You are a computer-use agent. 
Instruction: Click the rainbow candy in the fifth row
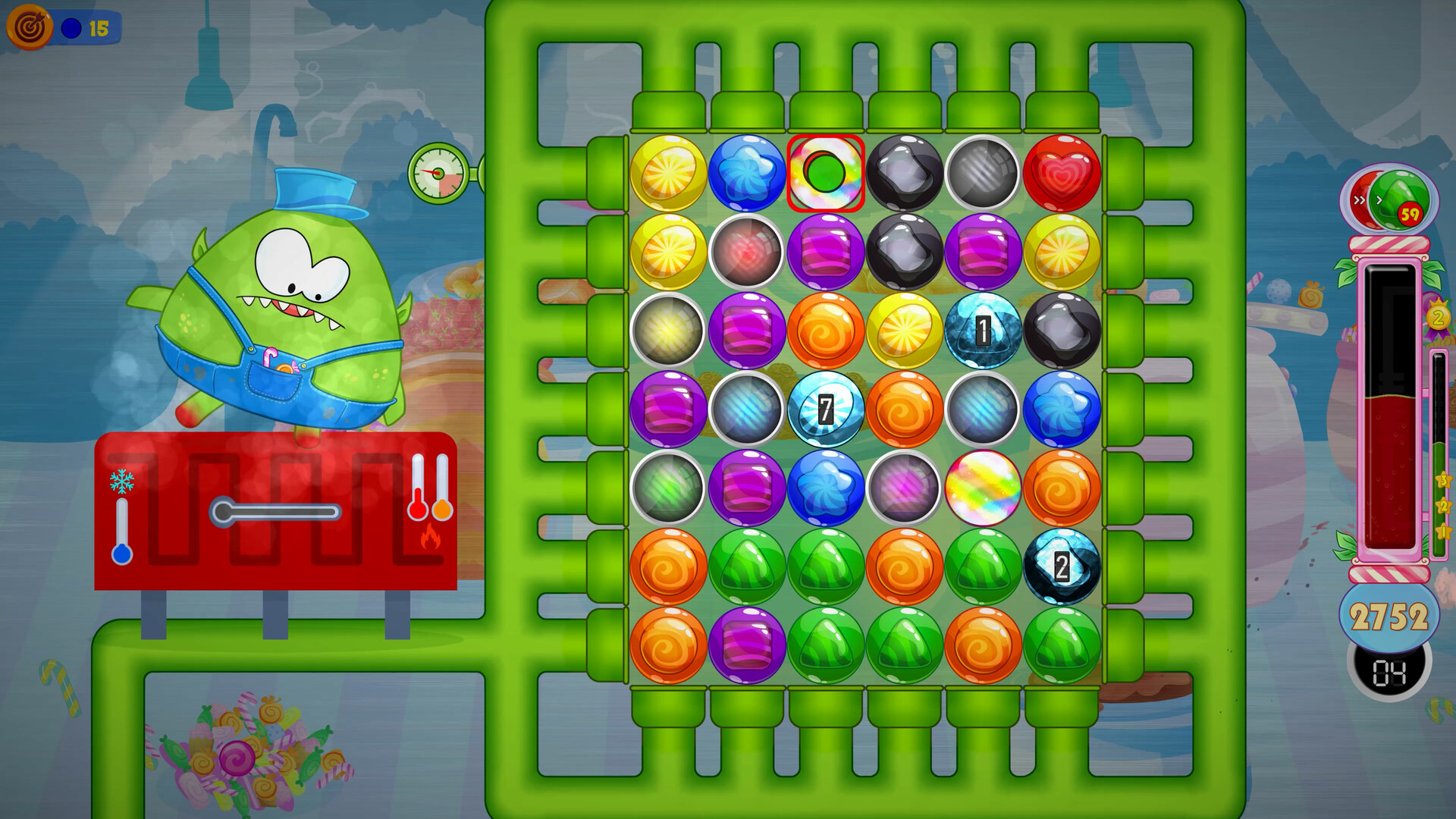984,489
